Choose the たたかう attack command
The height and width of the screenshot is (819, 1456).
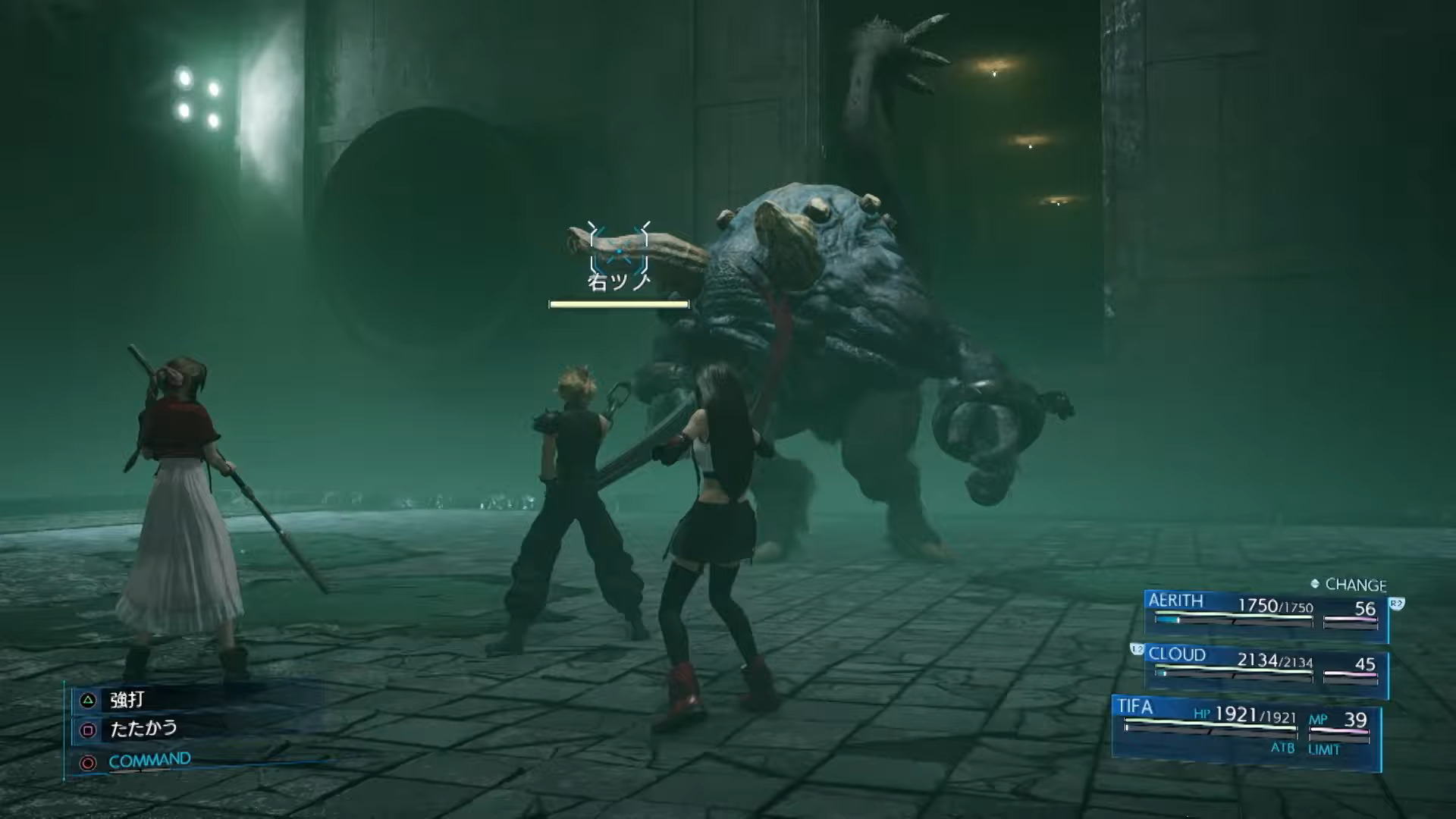[x=143, y=729]
